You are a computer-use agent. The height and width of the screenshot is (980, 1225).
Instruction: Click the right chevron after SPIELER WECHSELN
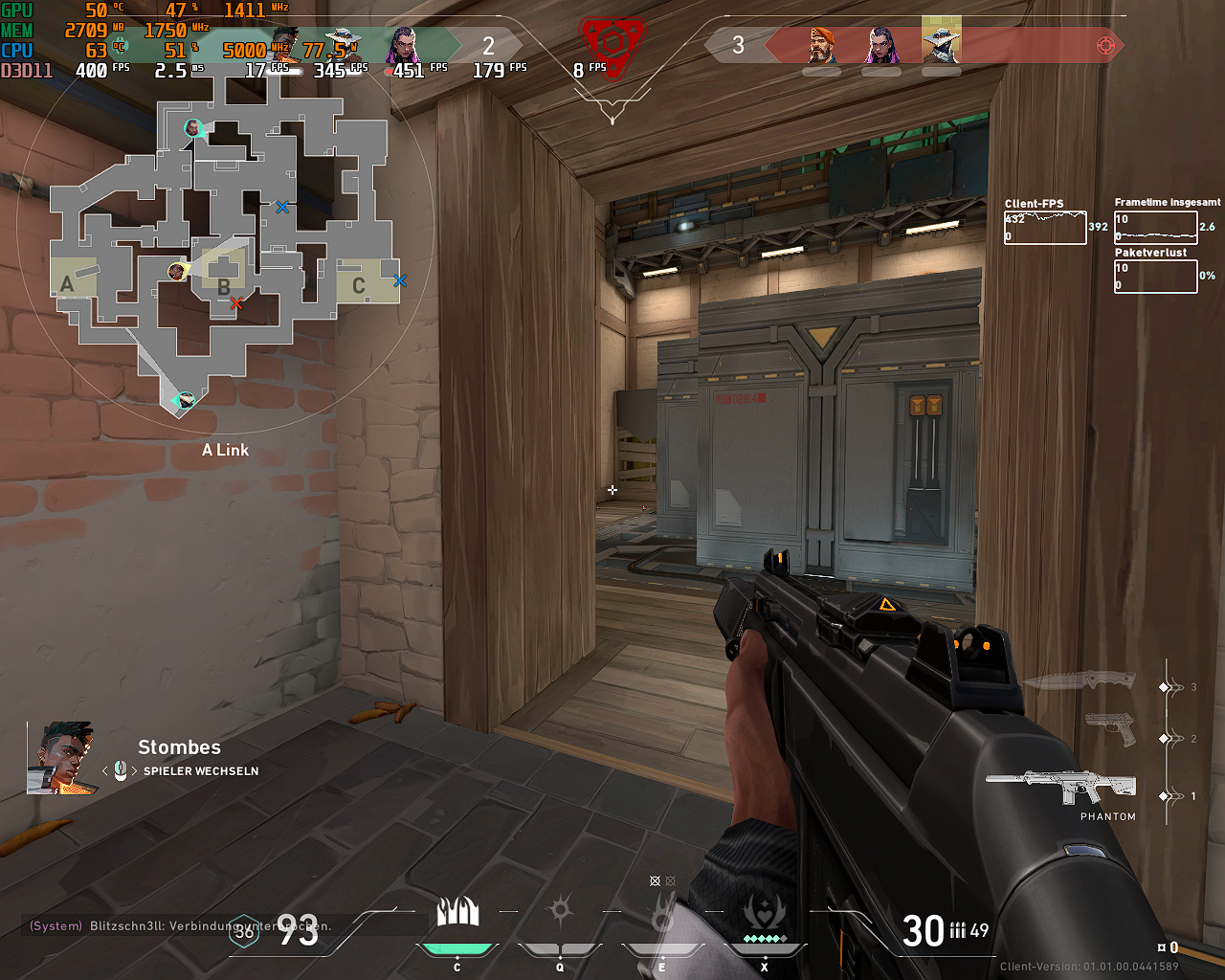pyautogui.click(x=134, y=770)
